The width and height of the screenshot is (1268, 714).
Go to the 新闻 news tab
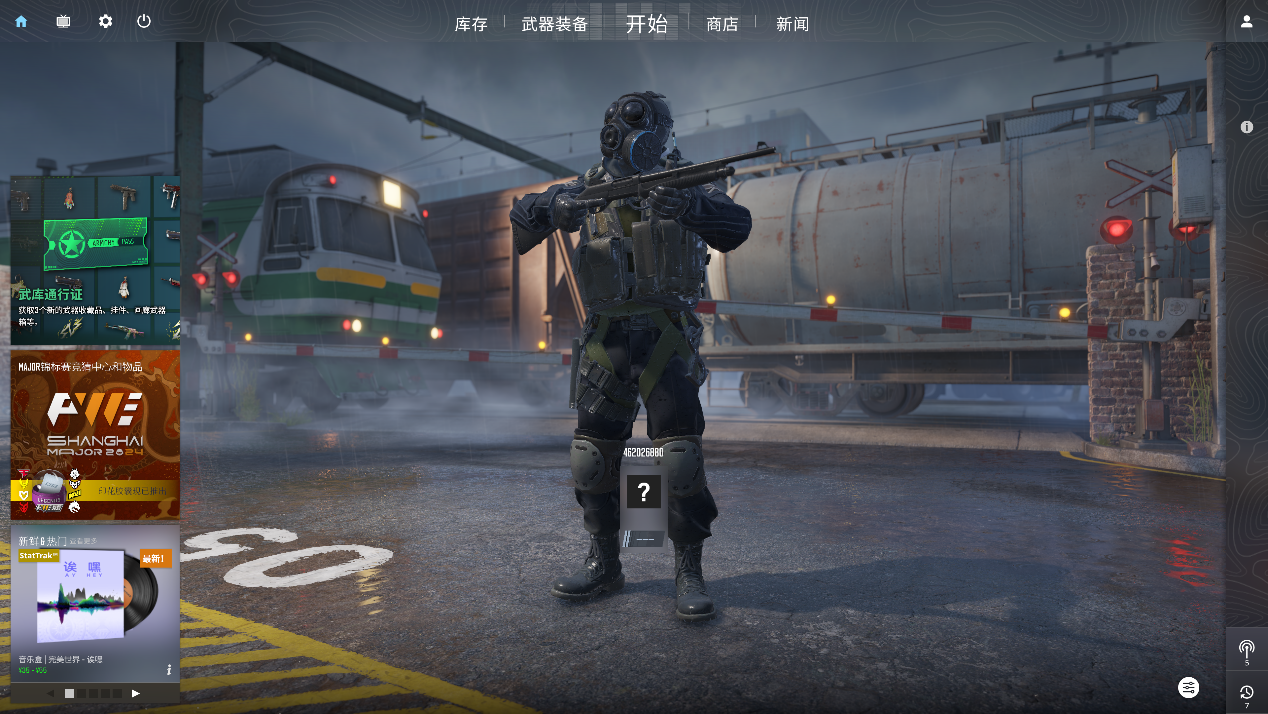coord(792,24)
